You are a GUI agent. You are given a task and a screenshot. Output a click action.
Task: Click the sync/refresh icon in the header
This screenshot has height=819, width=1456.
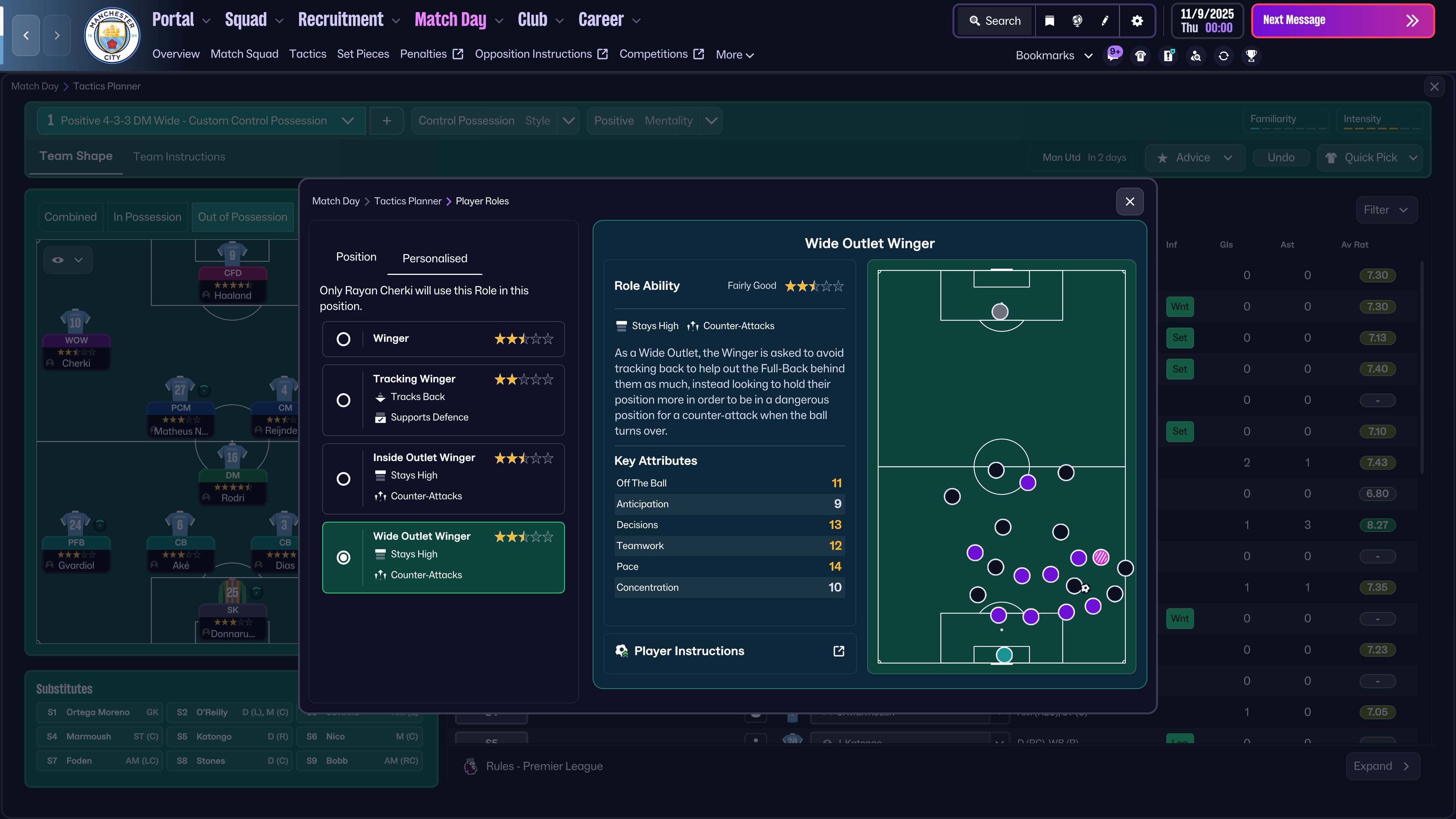coord(1223,55)
